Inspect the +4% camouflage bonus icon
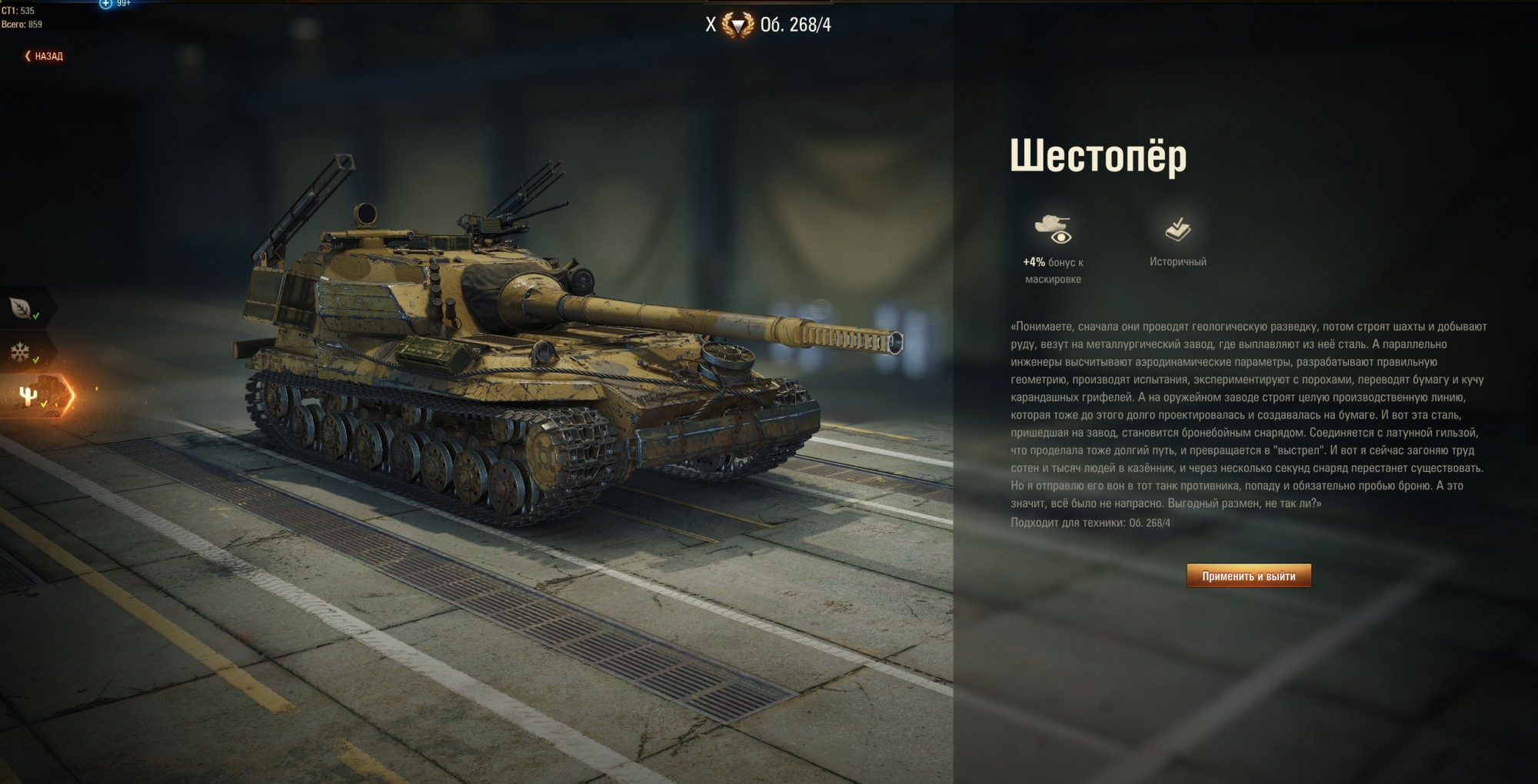 pos(1053,229)
